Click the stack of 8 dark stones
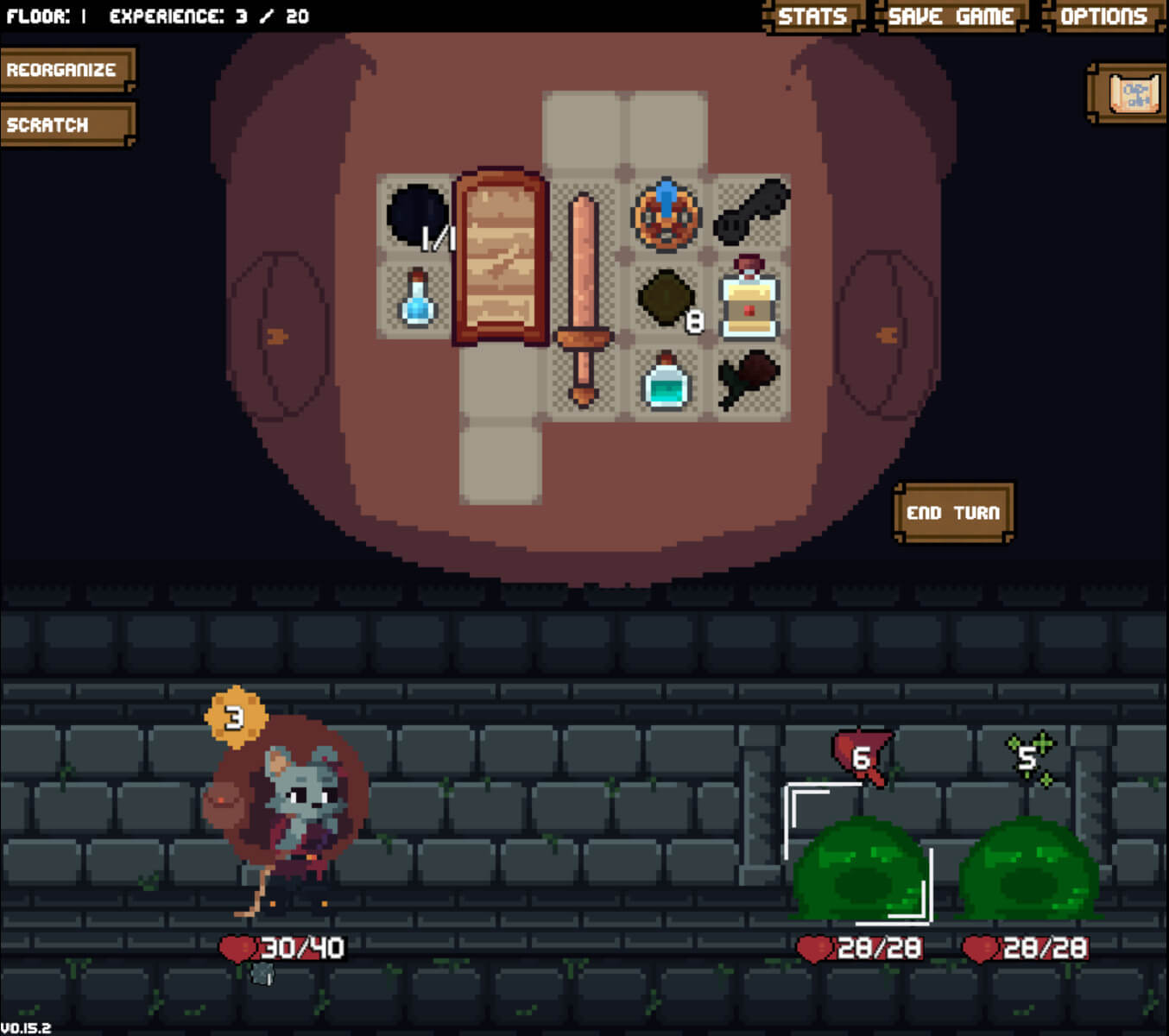 665,301
